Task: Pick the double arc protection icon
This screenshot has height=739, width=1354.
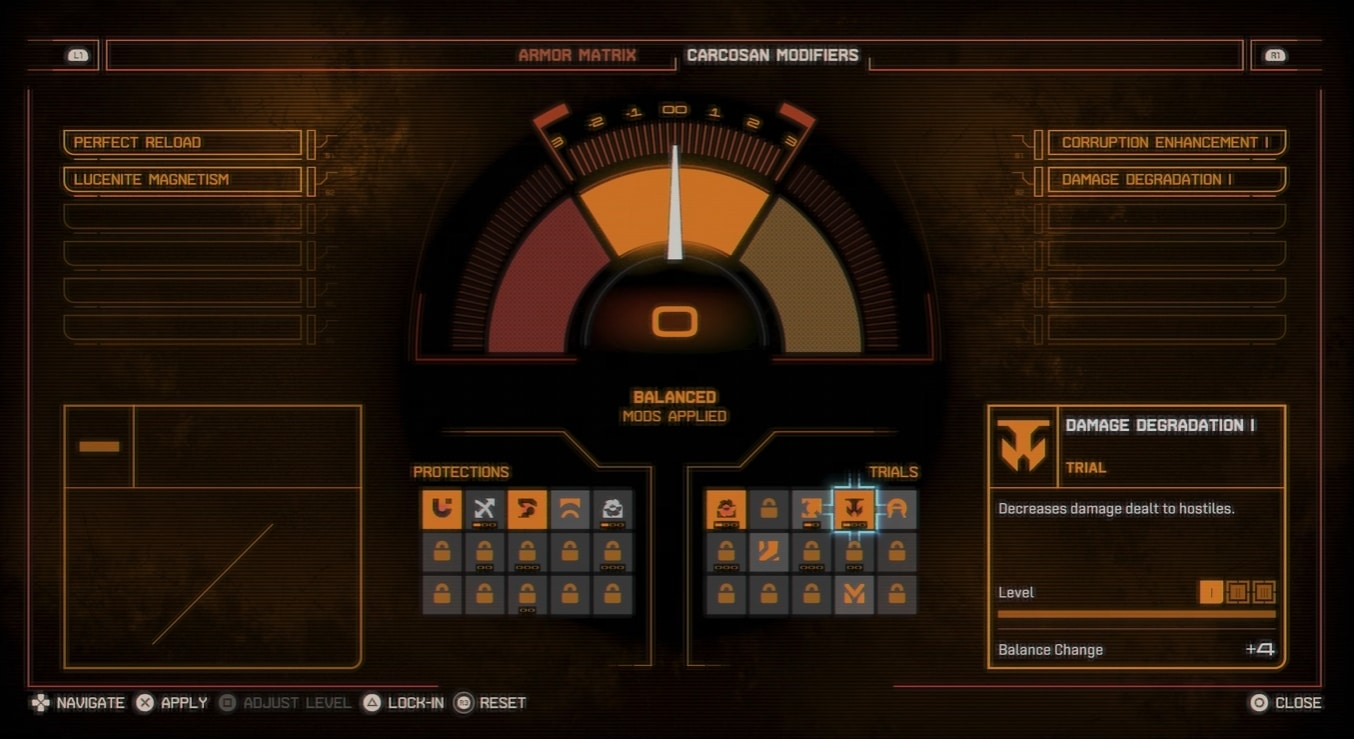Action: [569, 509]
